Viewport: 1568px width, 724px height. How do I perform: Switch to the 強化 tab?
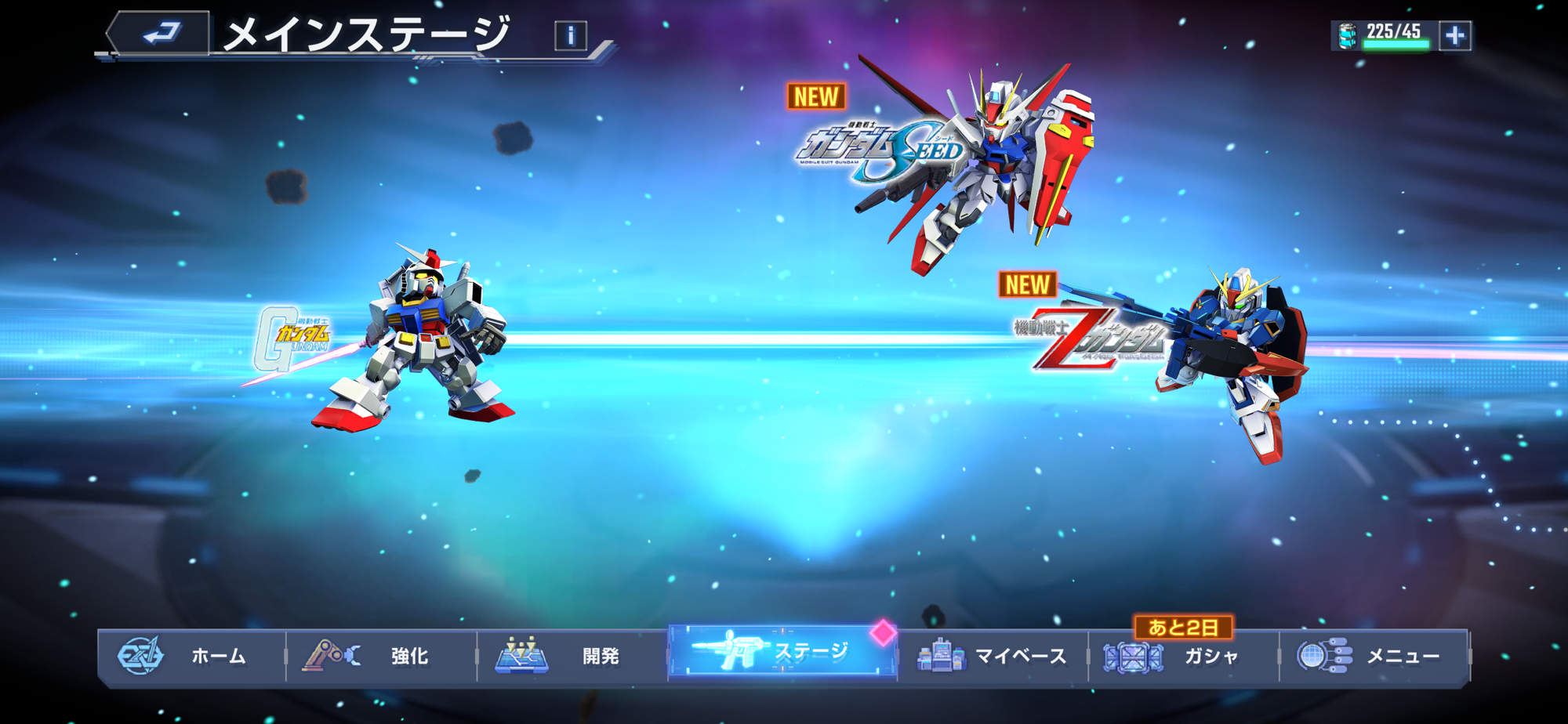(x=382, y=656)
